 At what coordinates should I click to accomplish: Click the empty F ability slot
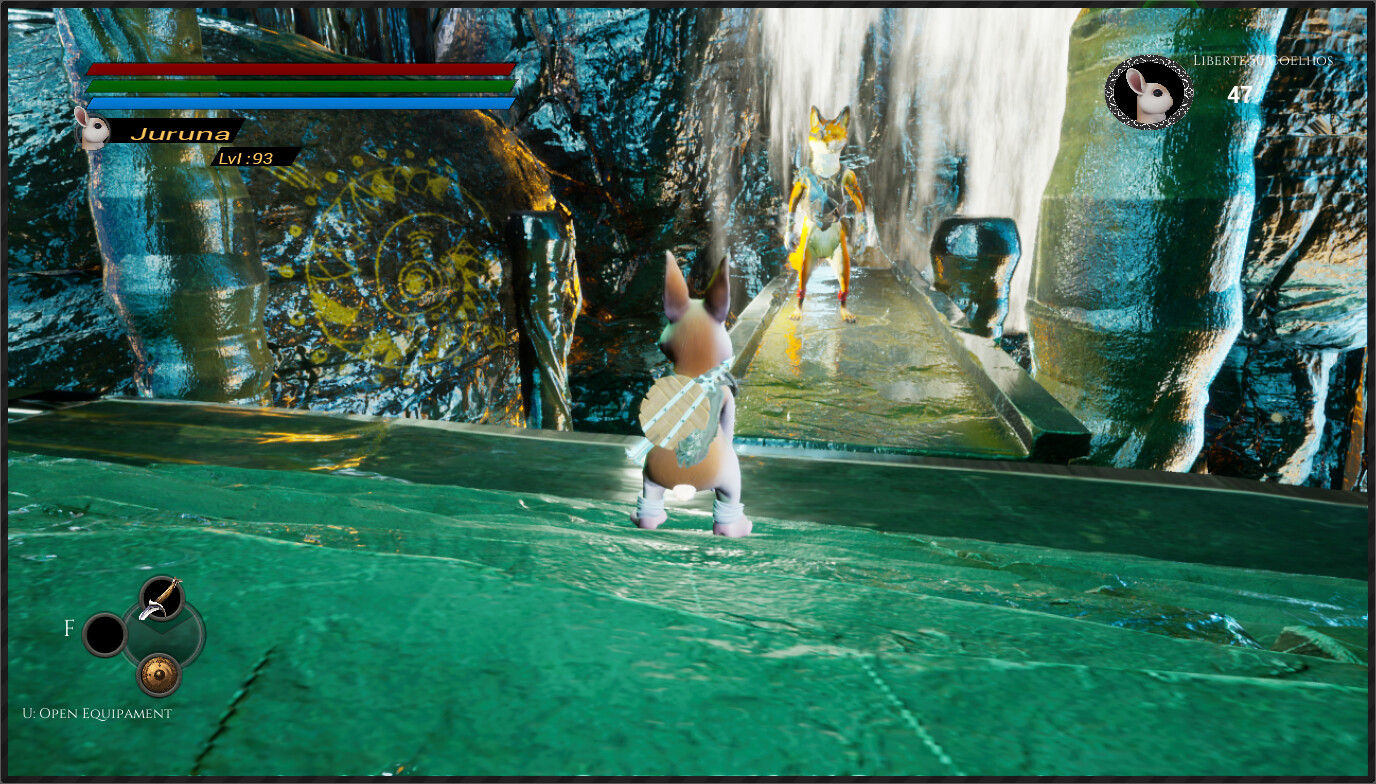(x=104, y=633)
